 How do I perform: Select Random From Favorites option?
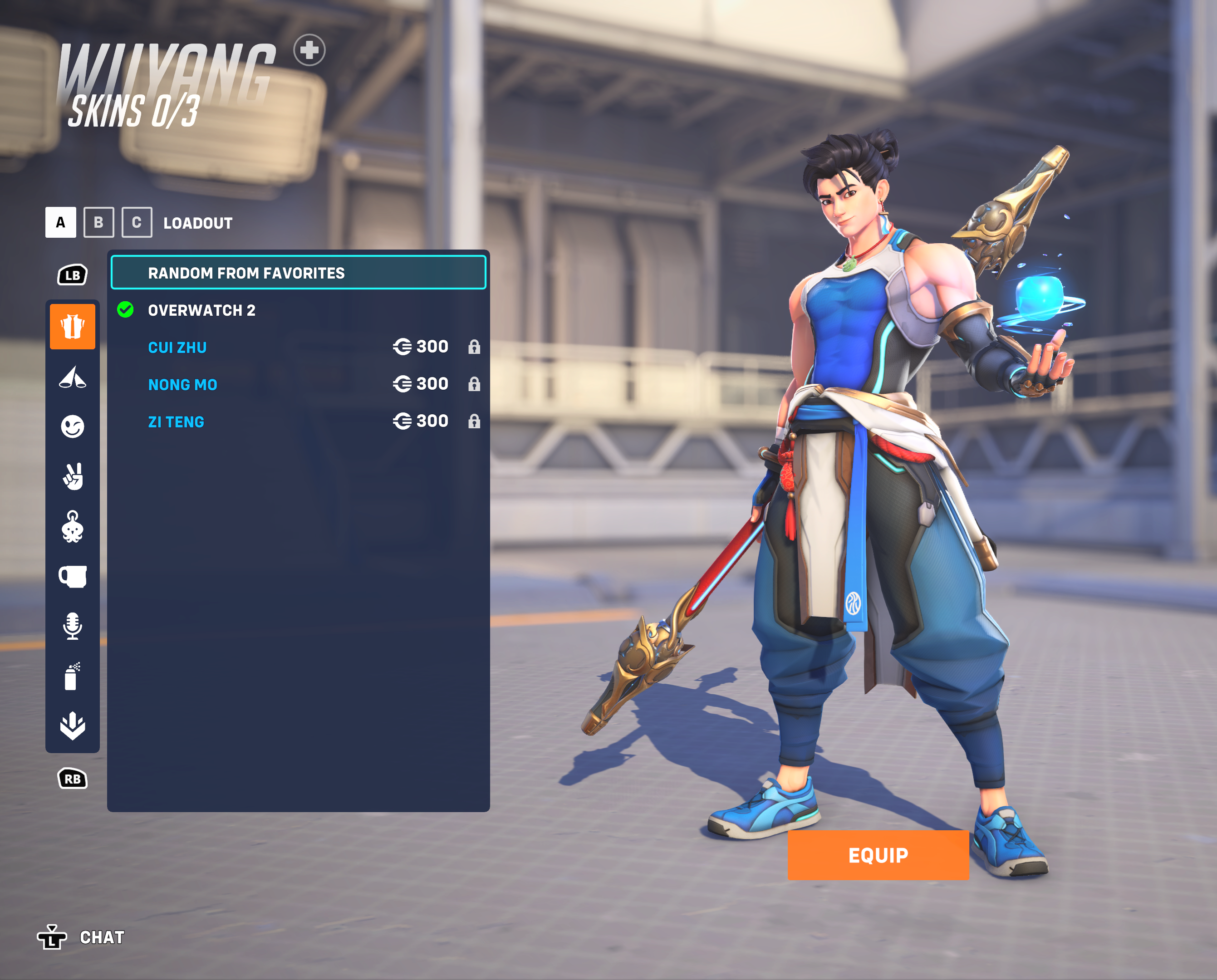point(298,273)
